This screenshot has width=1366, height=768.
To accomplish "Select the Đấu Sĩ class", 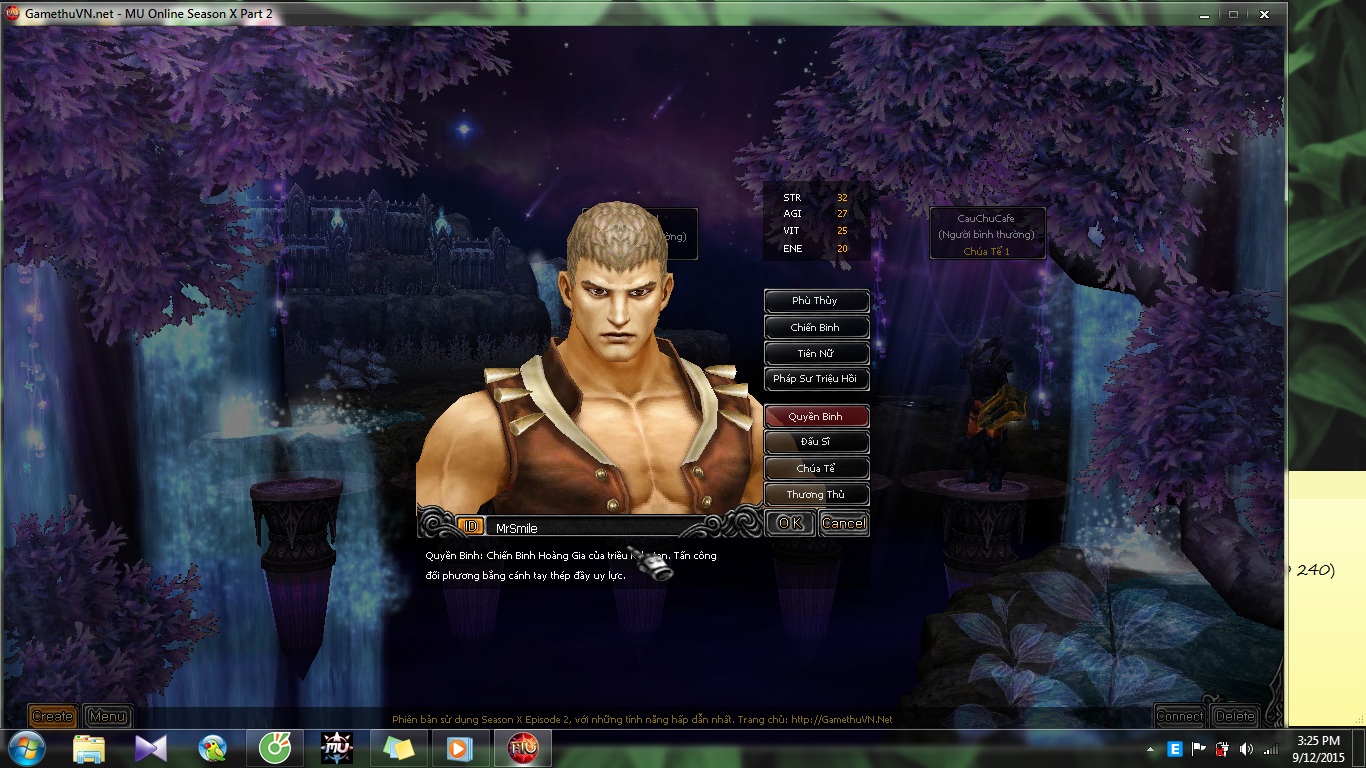I will tap(816, 442).
